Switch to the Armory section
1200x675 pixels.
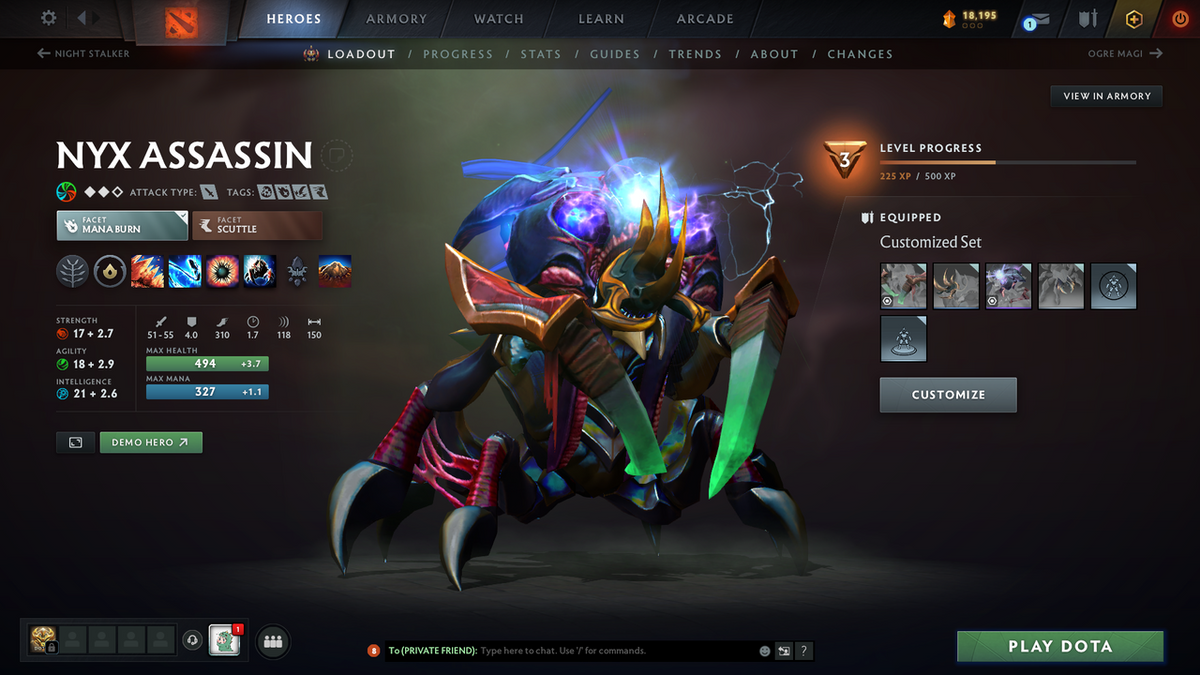(396, 19)
